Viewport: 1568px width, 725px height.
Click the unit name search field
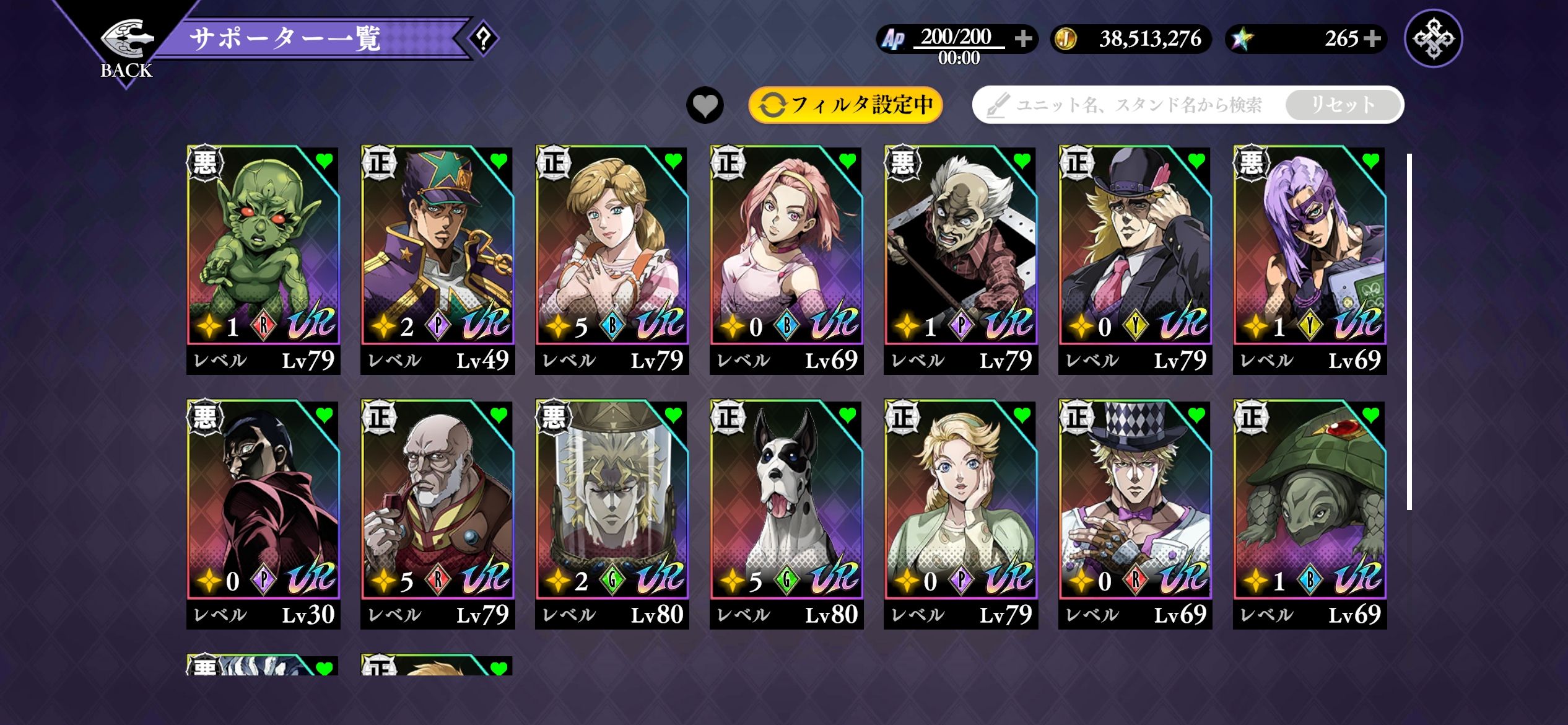pyautogui.click(x=1138, y=105)
